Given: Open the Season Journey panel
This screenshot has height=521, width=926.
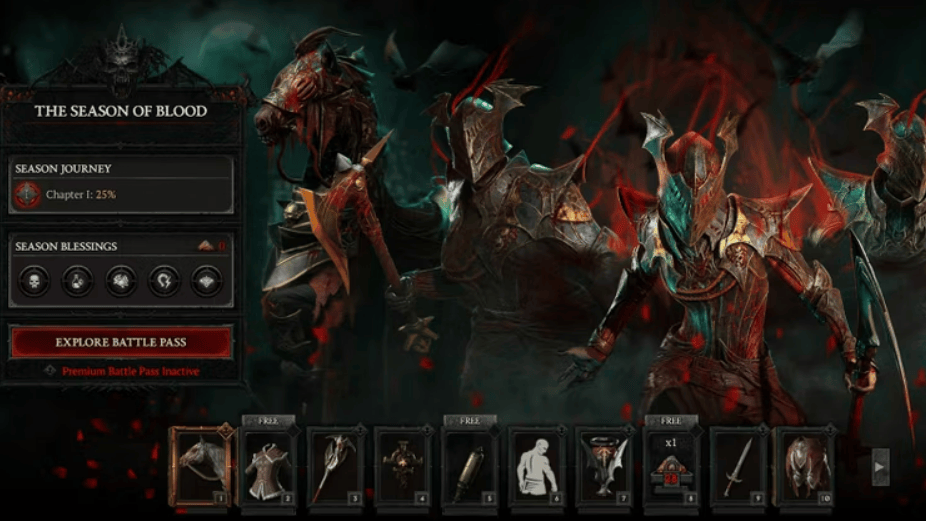Looking at the screenshot, I should coord(121,184).
